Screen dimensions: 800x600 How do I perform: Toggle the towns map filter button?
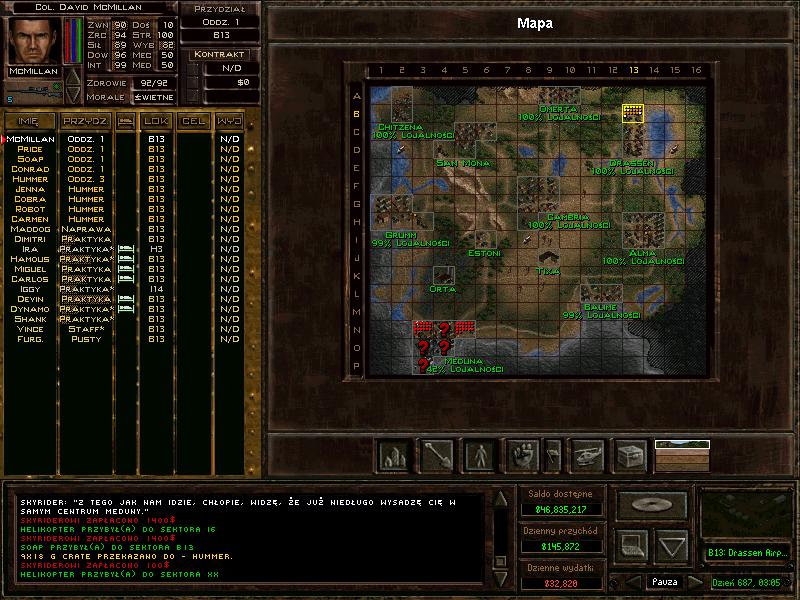[x=393, y=456]
